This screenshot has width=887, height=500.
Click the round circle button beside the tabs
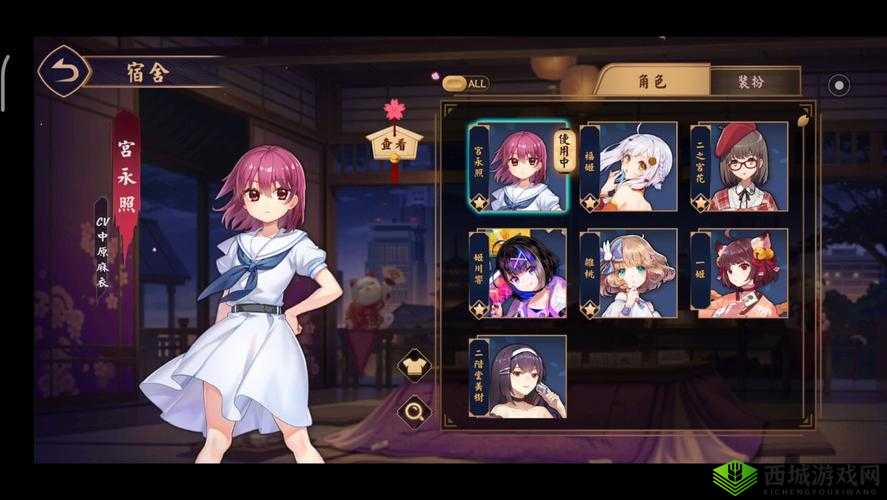pos(838,86)
